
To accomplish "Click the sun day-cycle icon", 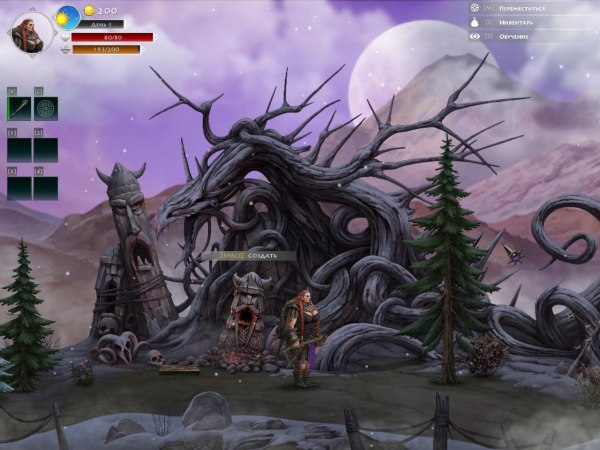I will (x=68, y=16).
